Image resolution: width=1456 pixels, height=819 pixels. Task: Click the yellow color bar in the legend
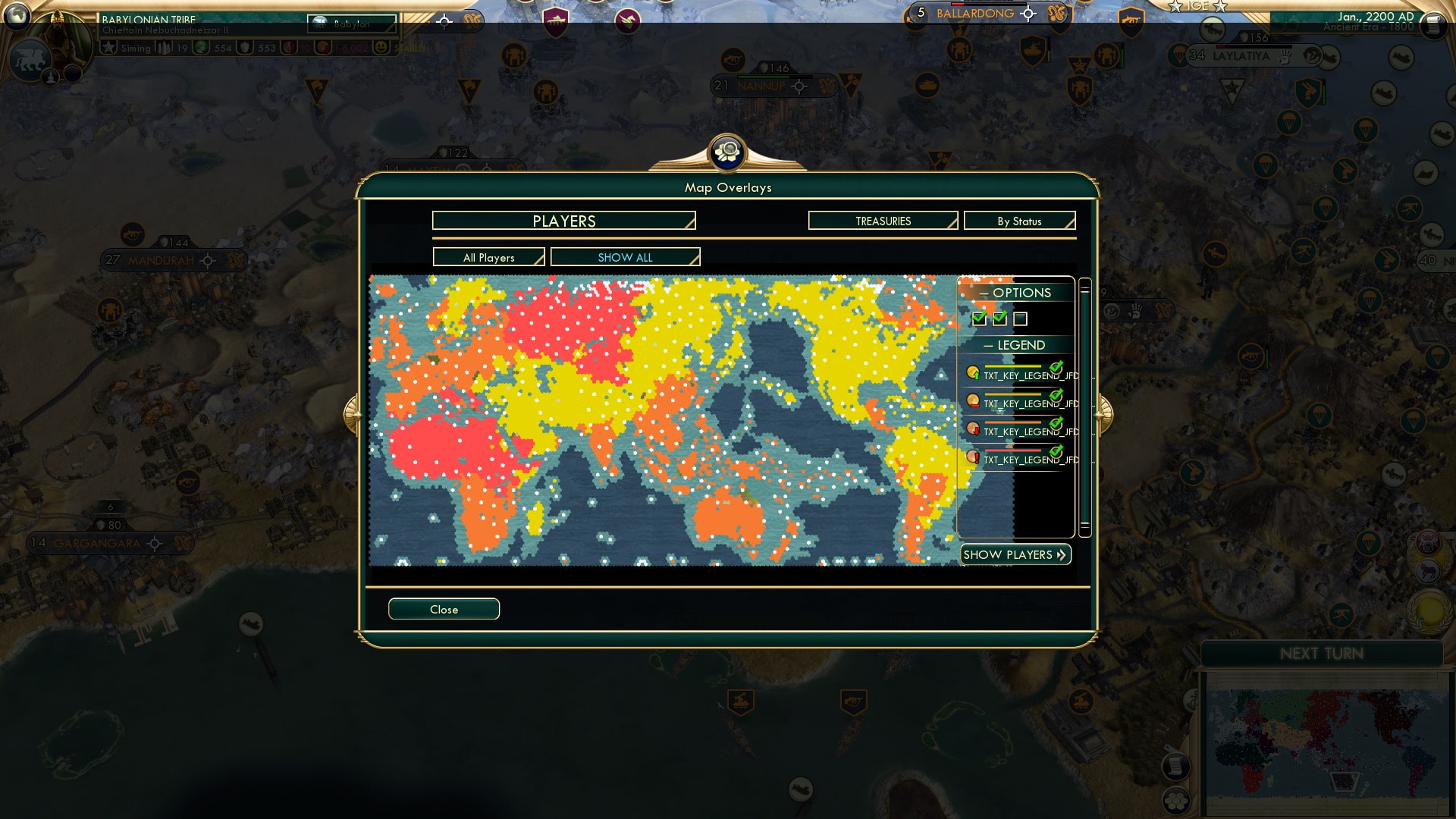[1014, 367]
